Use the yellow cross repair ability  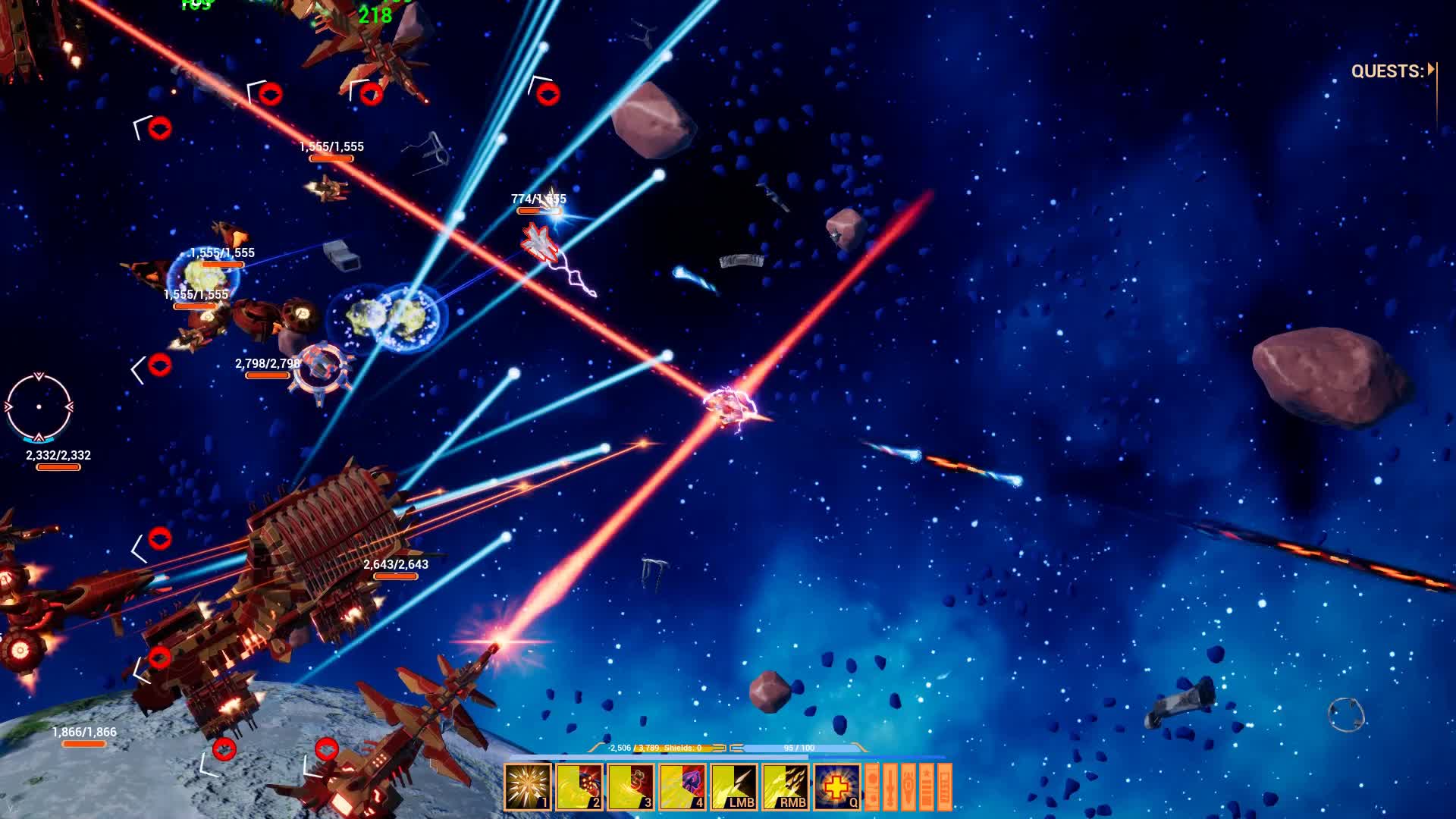837,787
